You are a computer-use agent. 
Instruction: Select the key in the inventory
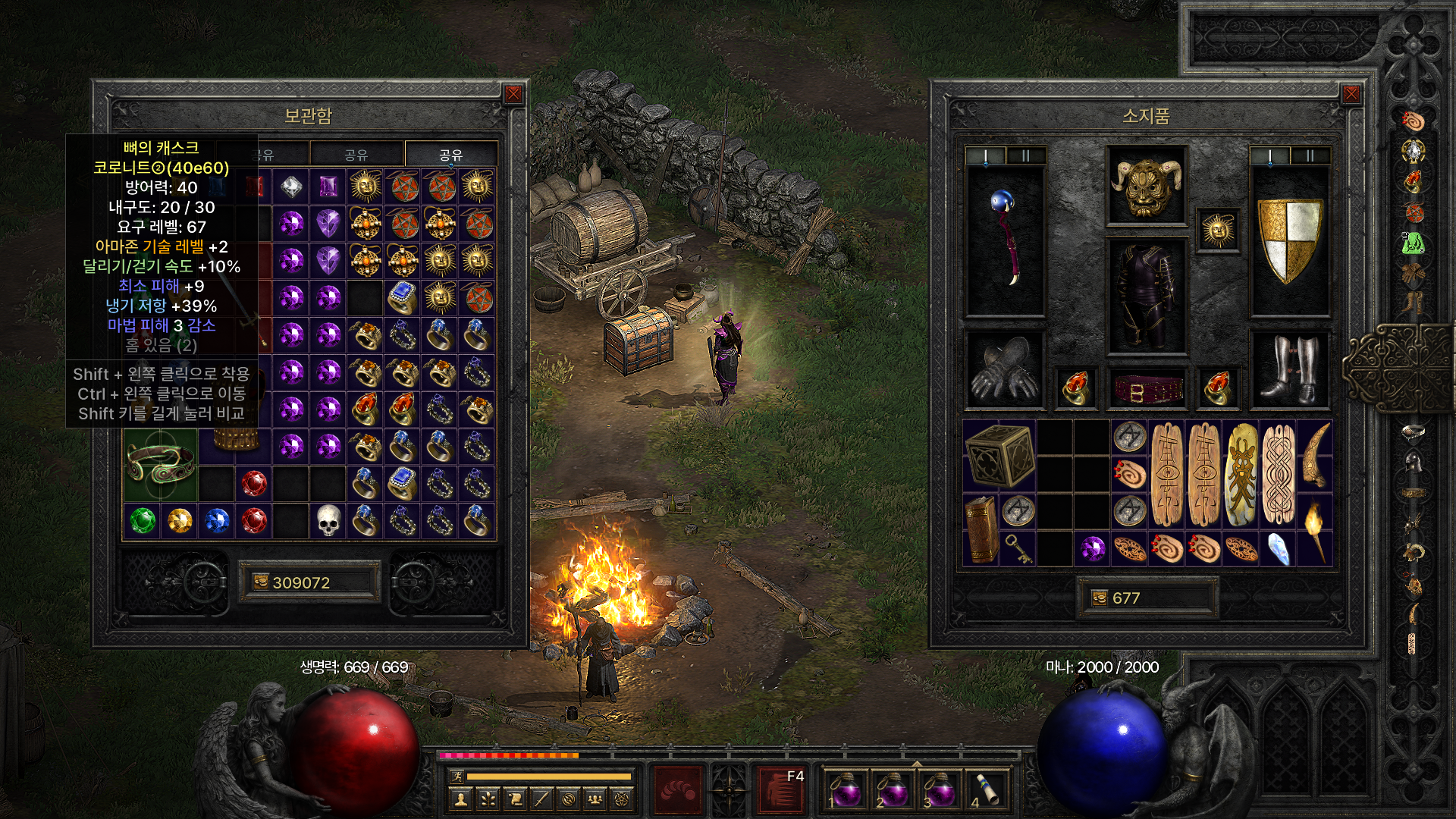point(1018,548)
